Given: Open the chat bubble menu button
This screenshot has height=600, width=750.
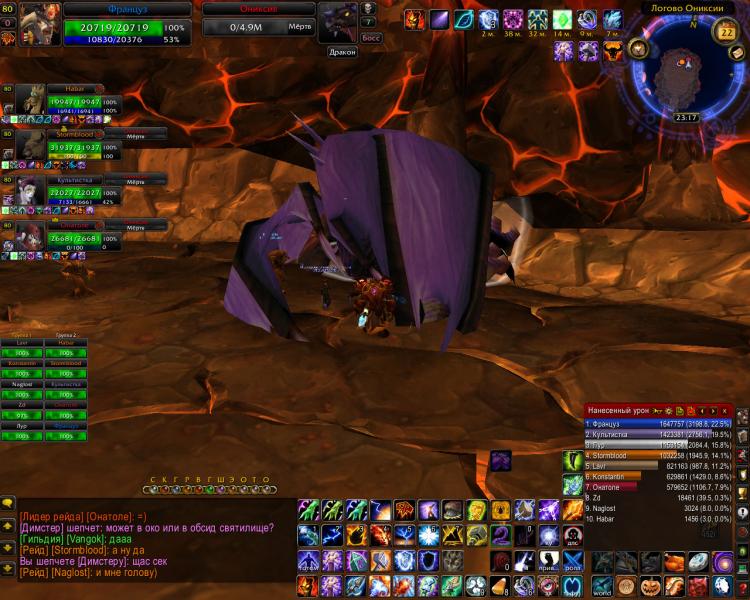Looking at the screenshot, I should pyautogui.click(x=8, y=503).
